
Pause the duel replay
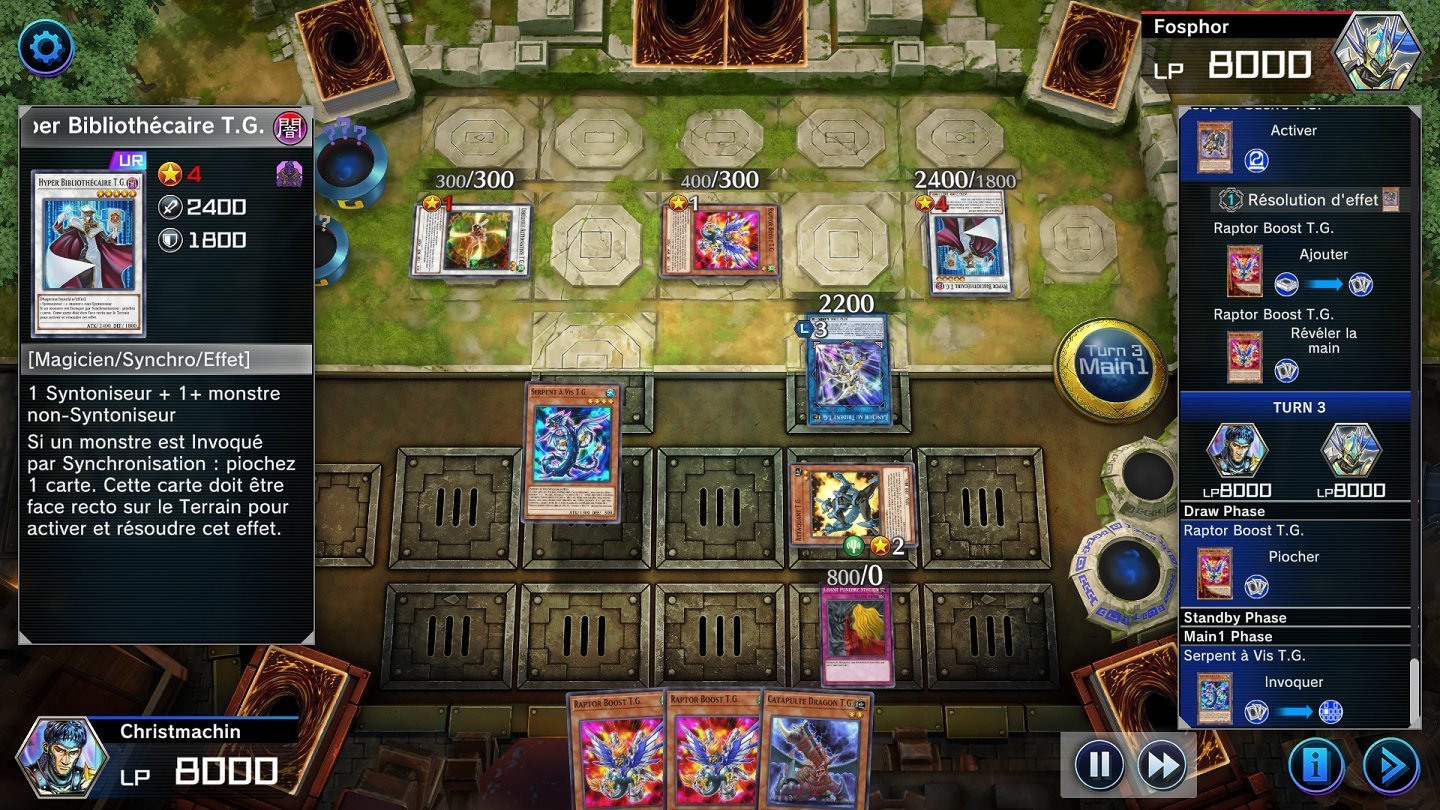(1099, 766)
